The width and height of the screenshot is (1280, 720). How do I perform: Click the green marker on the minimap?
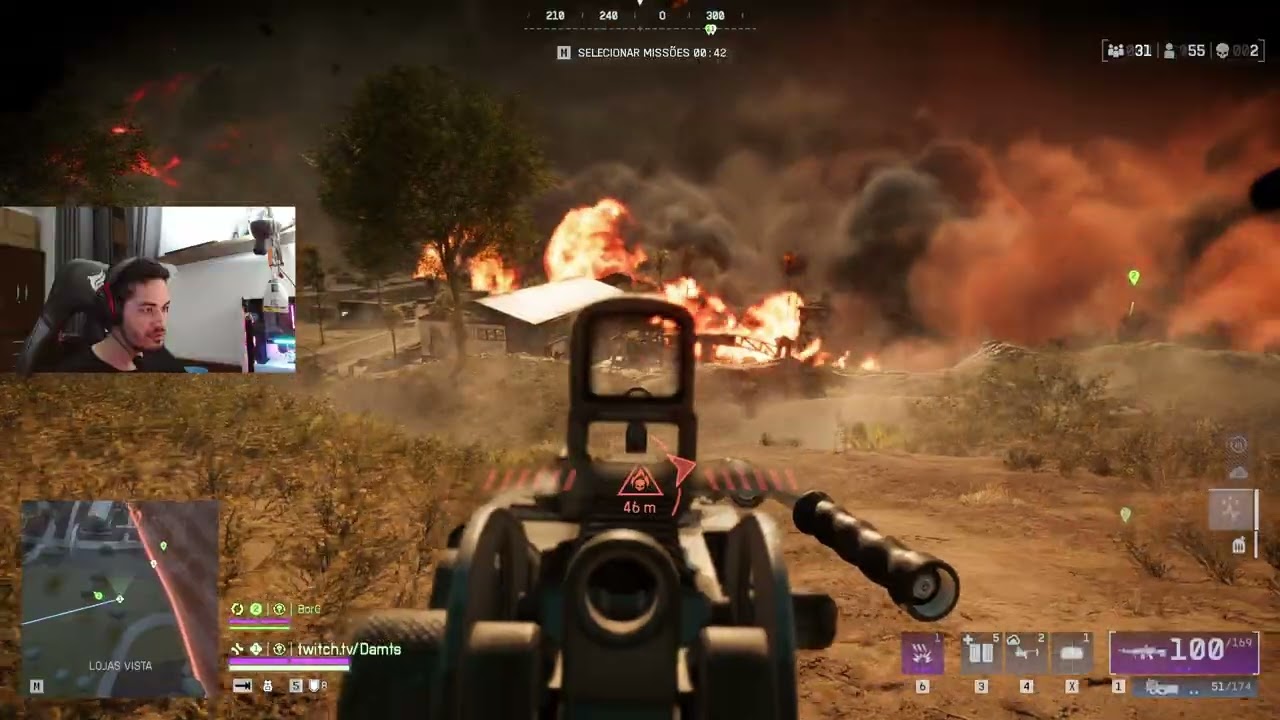98,596
